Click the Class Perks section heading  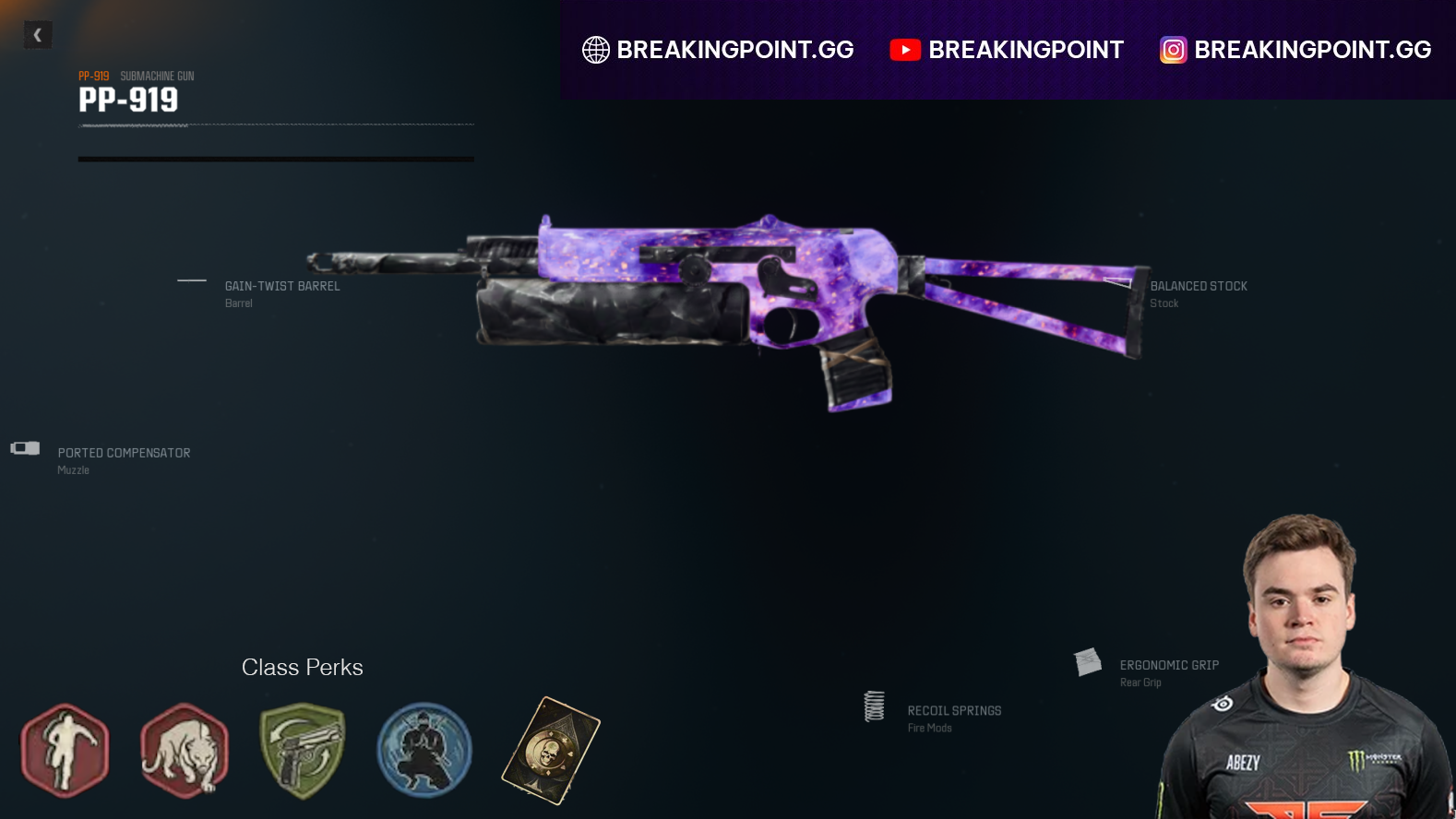tap(303, 667)
